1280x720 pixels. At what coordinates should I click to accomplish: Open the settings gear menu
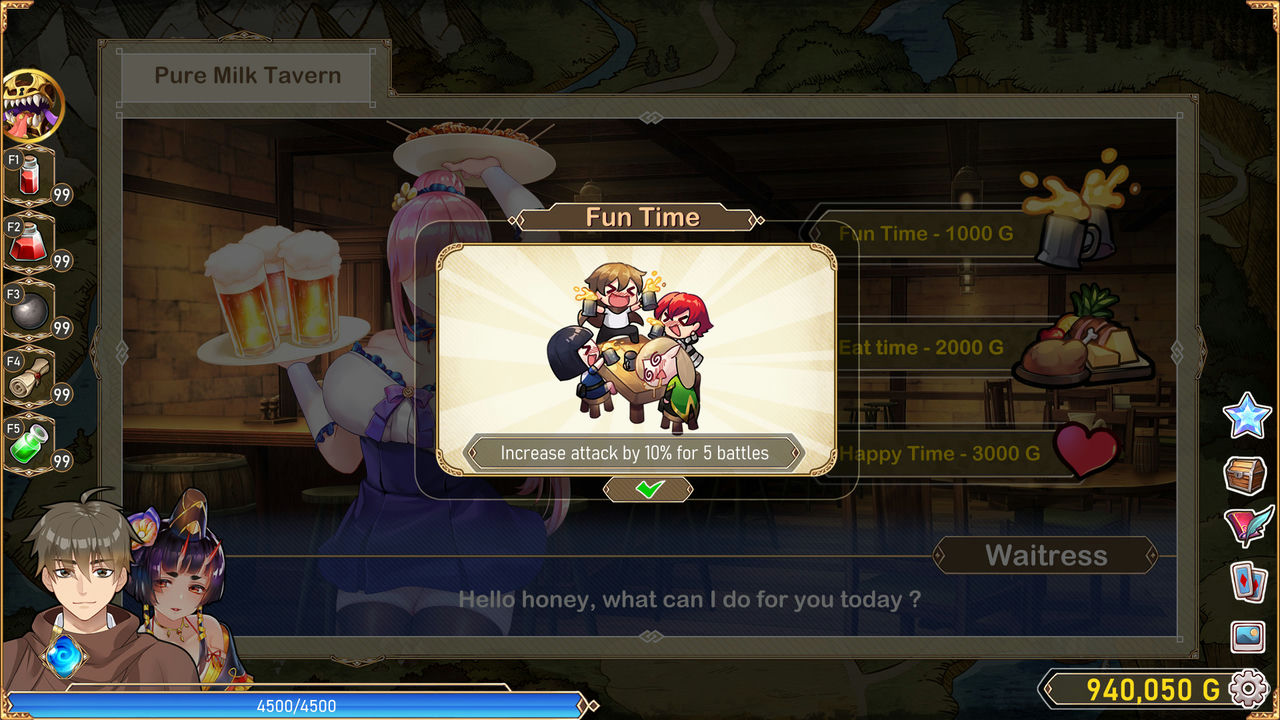1247,688
